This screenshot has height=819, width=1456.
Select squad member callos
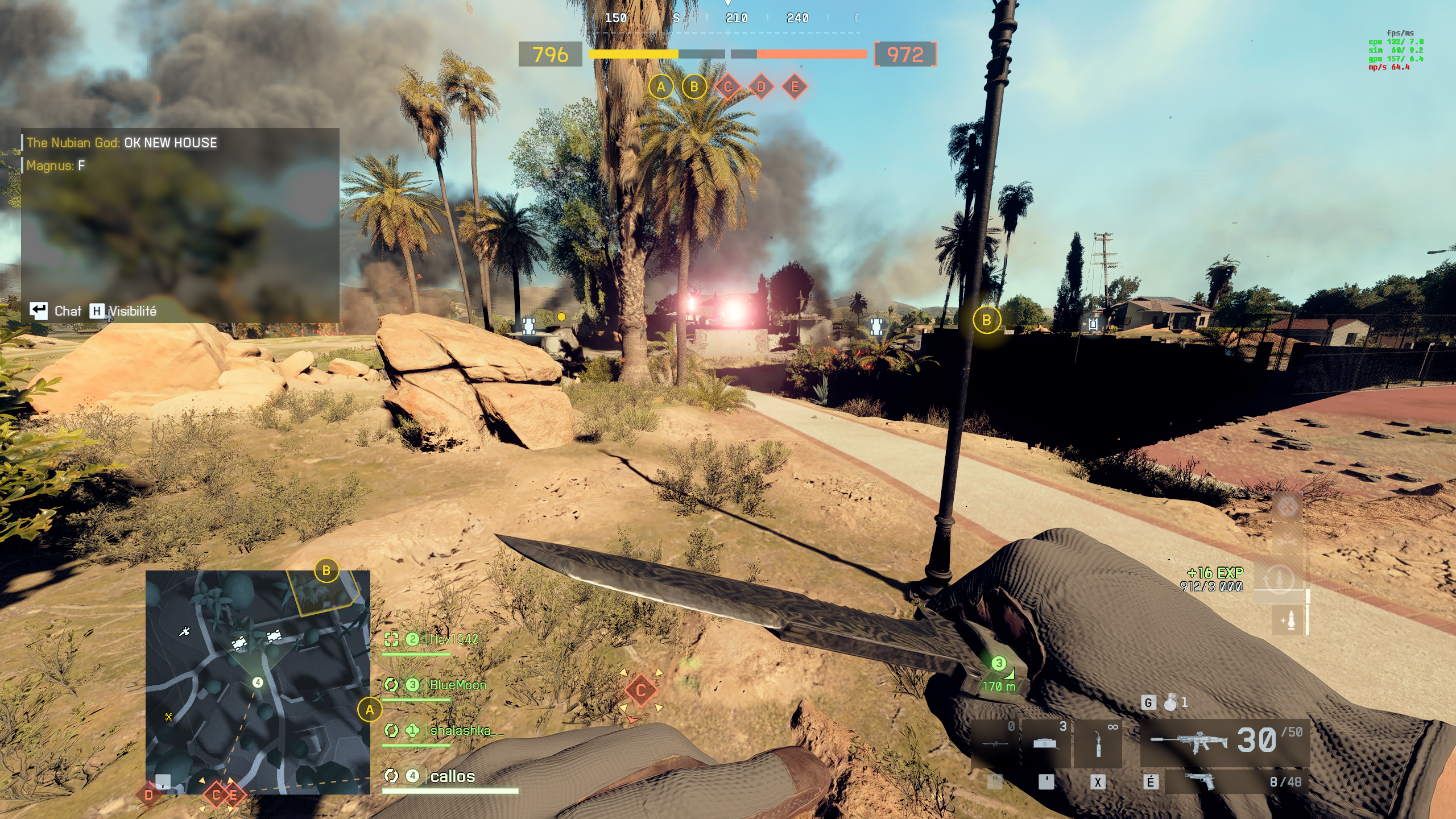coord(452,776)
